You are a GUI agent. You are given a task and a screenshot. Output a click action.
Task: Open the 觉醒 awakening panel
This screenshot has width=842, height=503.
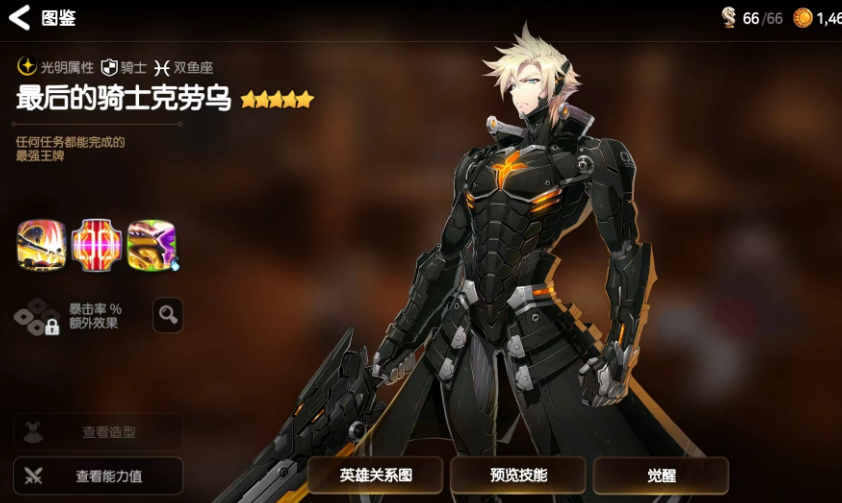pos(660,475)
